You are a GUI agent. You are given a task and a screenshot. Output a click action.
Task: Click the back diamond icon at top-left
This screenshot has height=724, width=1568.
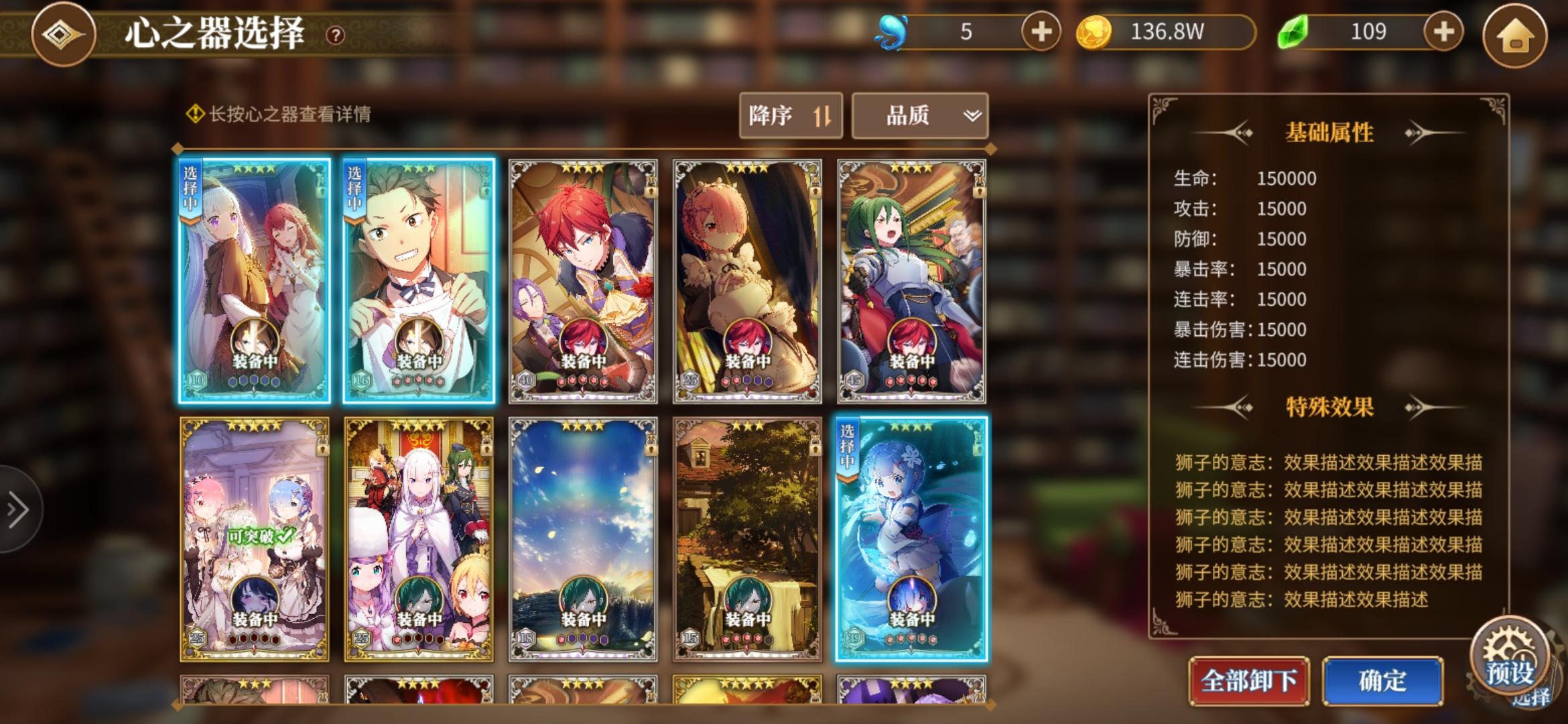click(64, 34)
